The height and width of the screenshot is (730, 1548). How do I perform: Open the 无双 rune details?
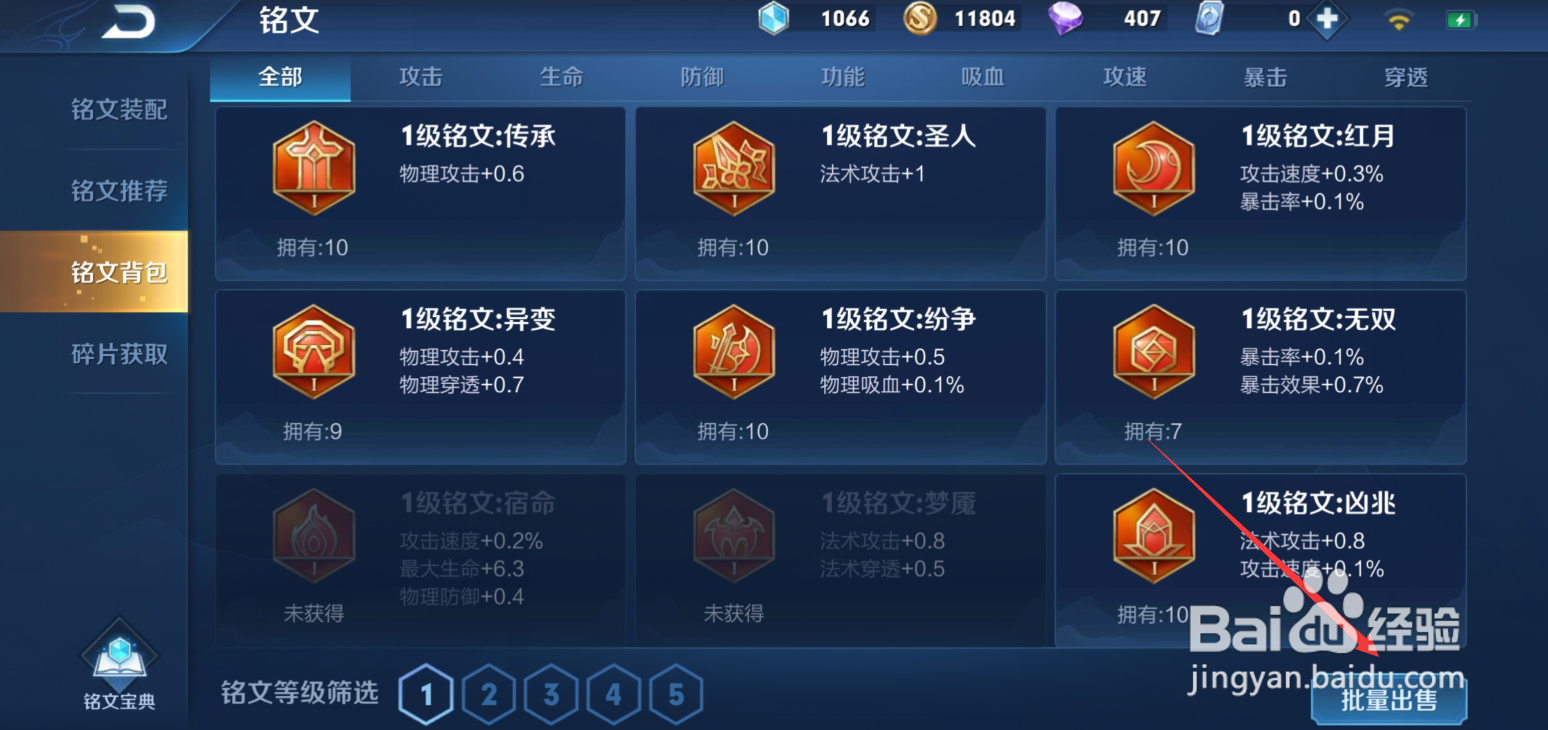pyautogui.click(x=1153, y=352)
